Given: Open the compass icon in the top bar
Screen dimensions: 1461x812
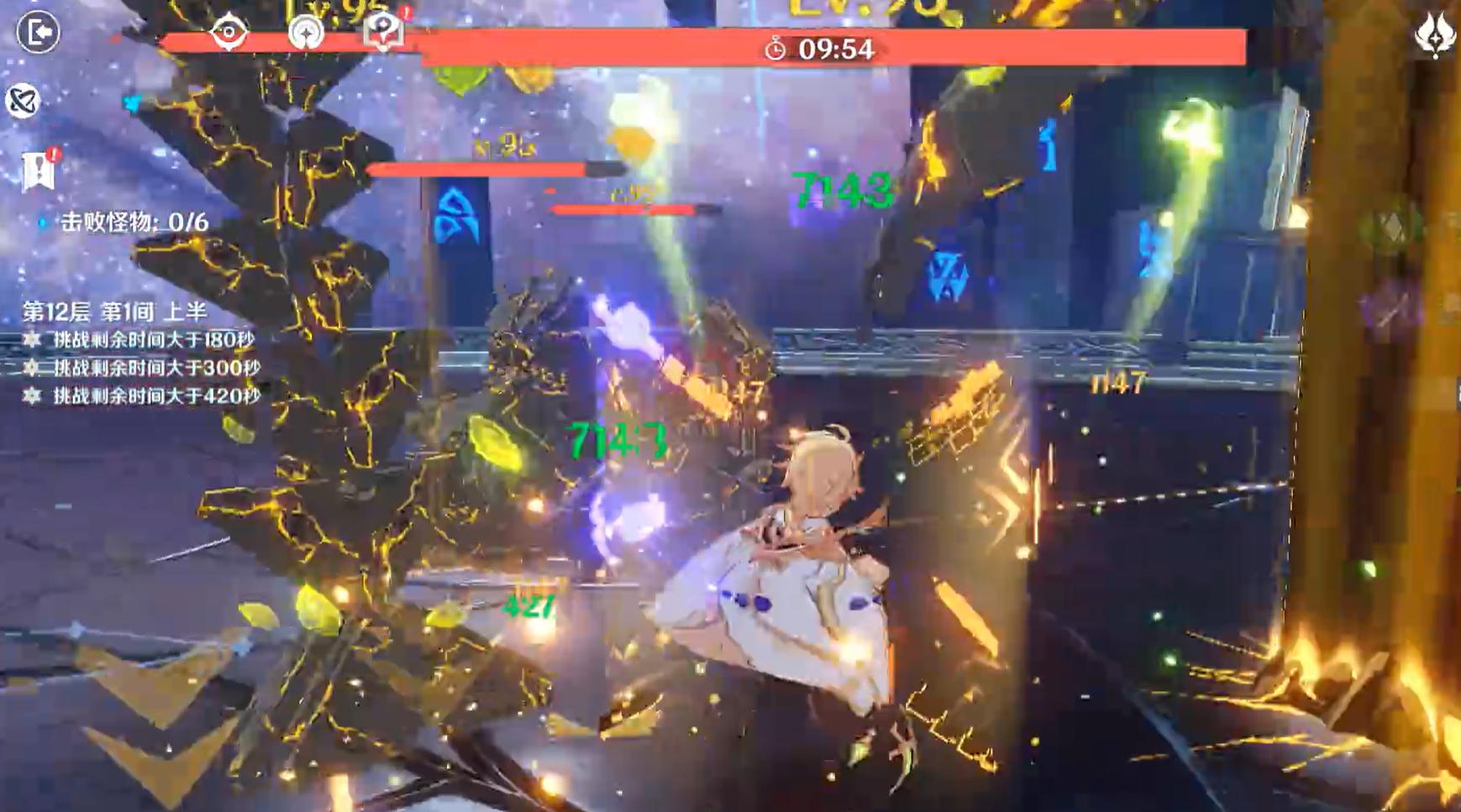Looking at the screenshot, I should click(x=306, y=34).
